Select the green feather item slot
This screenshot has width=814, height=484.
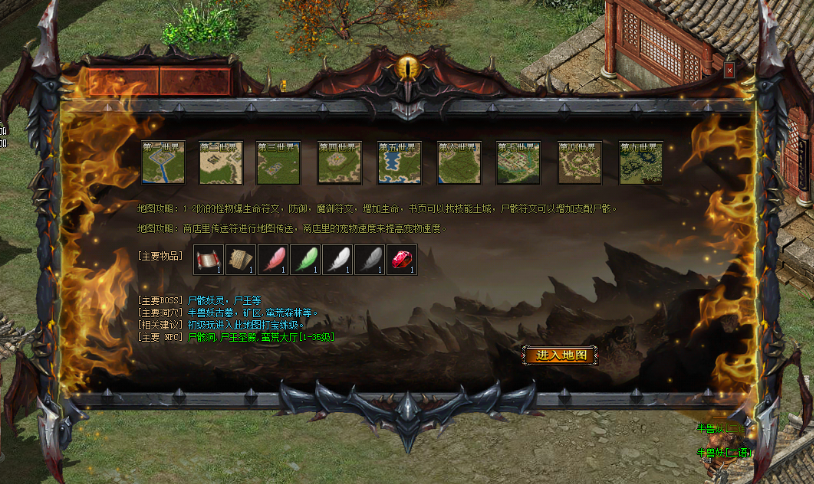point(305,259)
